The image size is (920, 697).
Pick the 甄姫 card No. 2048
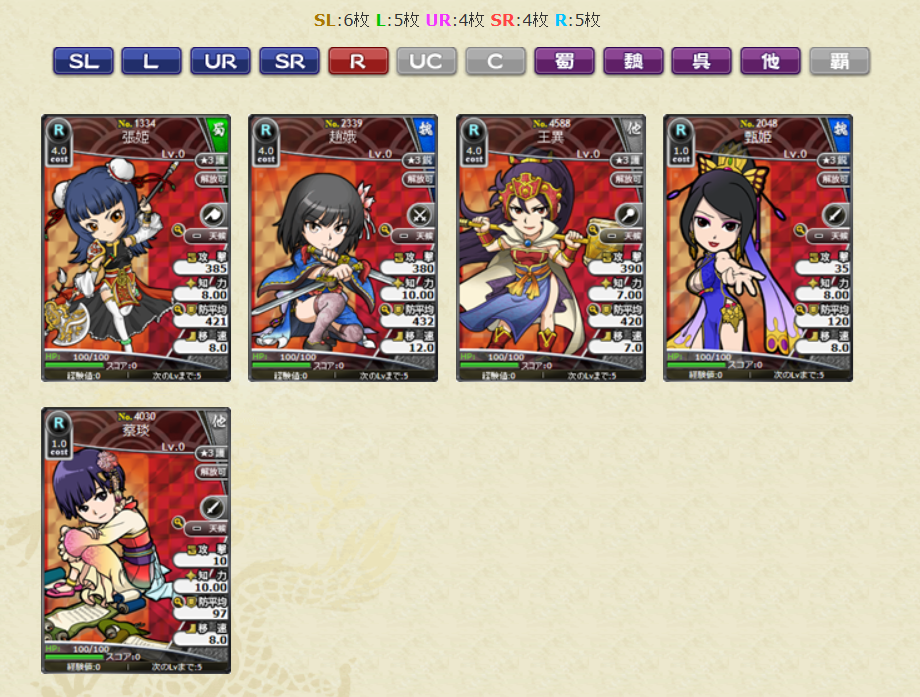click(758, 248)
